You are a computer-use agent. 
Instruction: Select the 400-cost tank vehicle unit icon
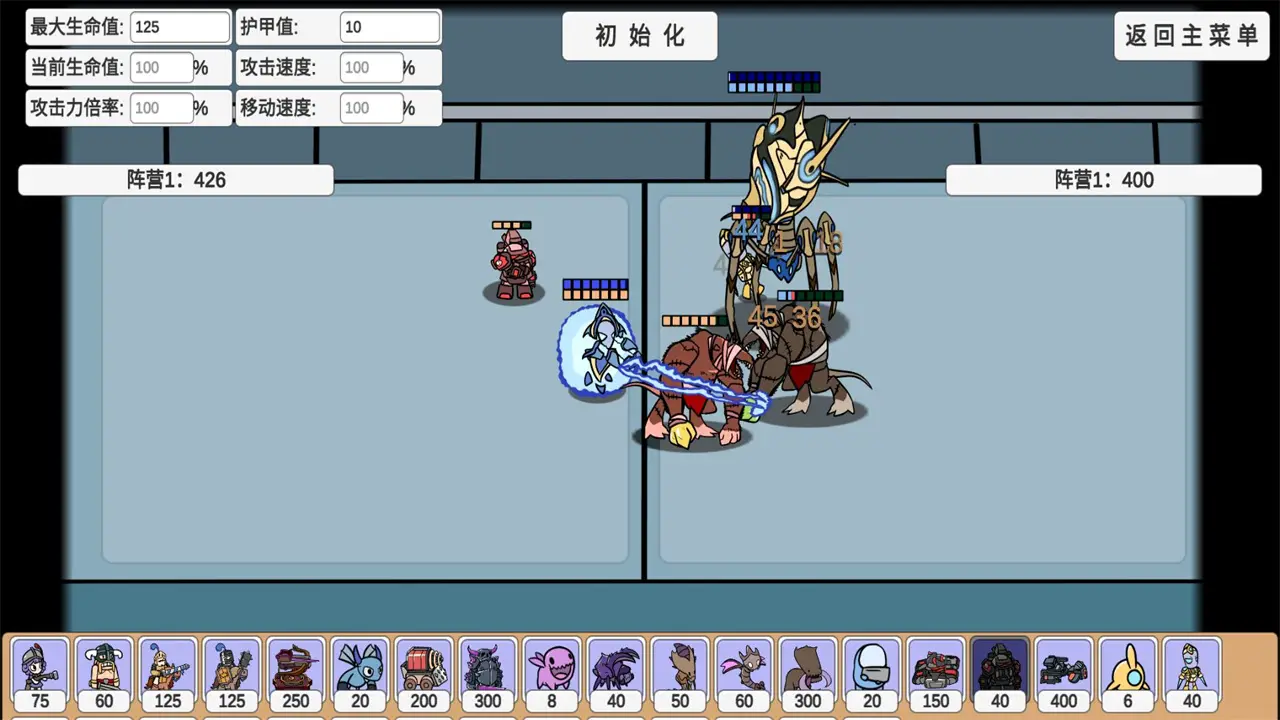point(1063,670)
